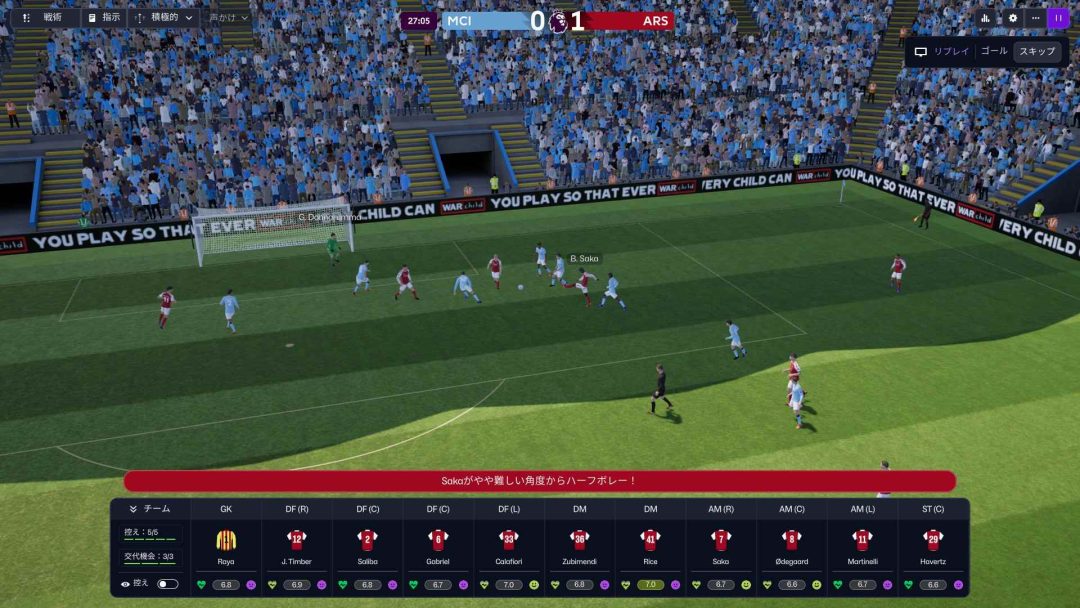Open the 声かけ shout dropdown
This screenshot has width=1080, height=608.
[229, 18]
